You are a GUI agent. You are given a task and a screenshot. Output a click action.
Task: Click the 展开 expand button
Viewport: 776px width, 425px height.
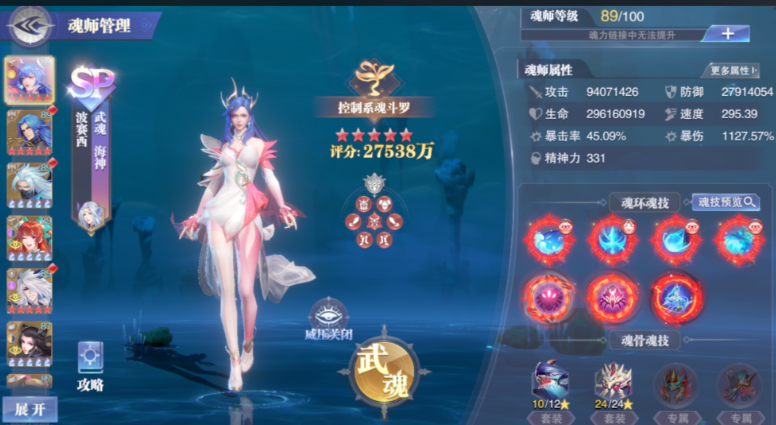pyautogui.click(x=29, y=410)
